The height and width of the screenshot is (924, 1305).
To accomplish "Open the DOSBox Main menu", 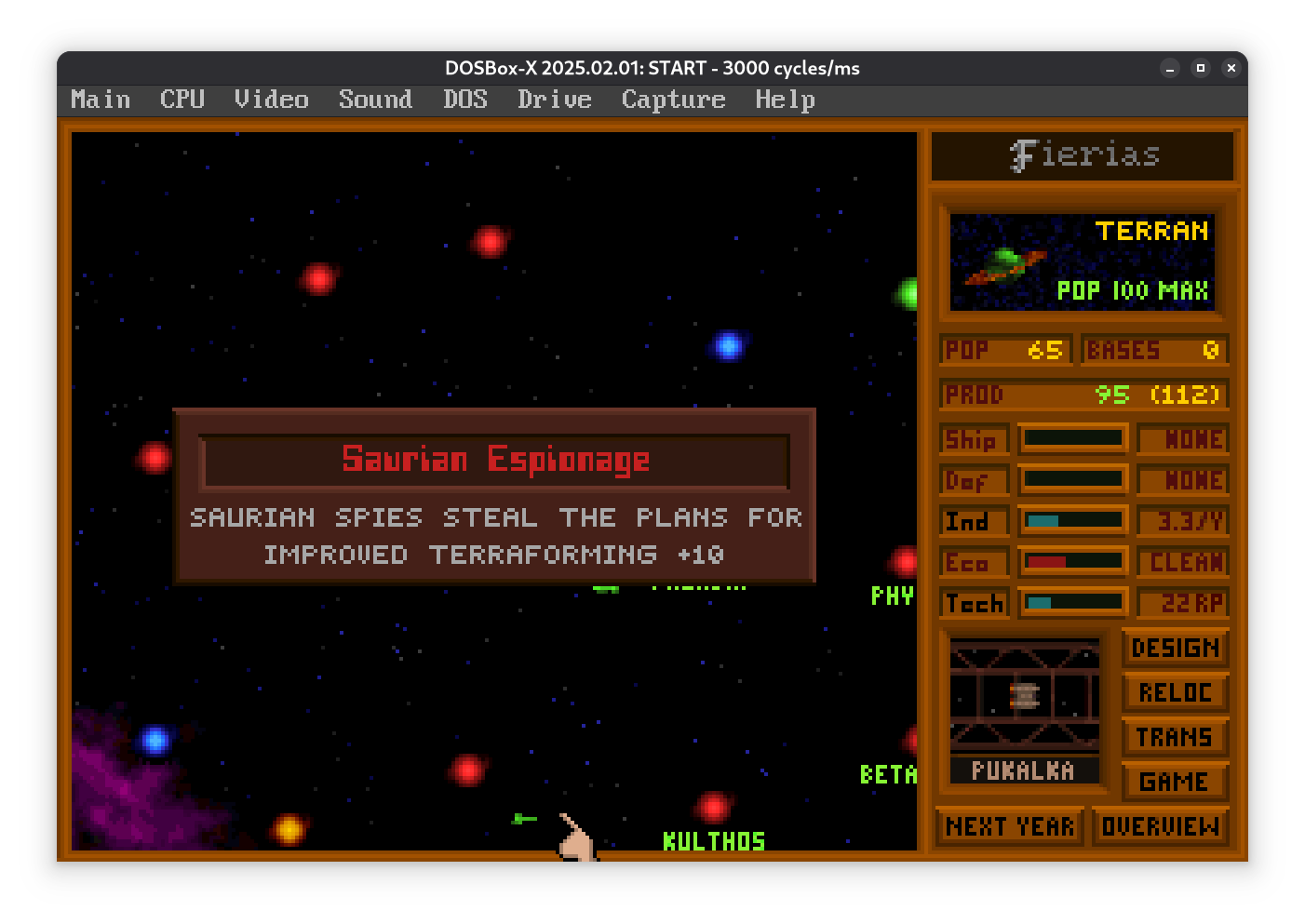I will coord(101,100).
